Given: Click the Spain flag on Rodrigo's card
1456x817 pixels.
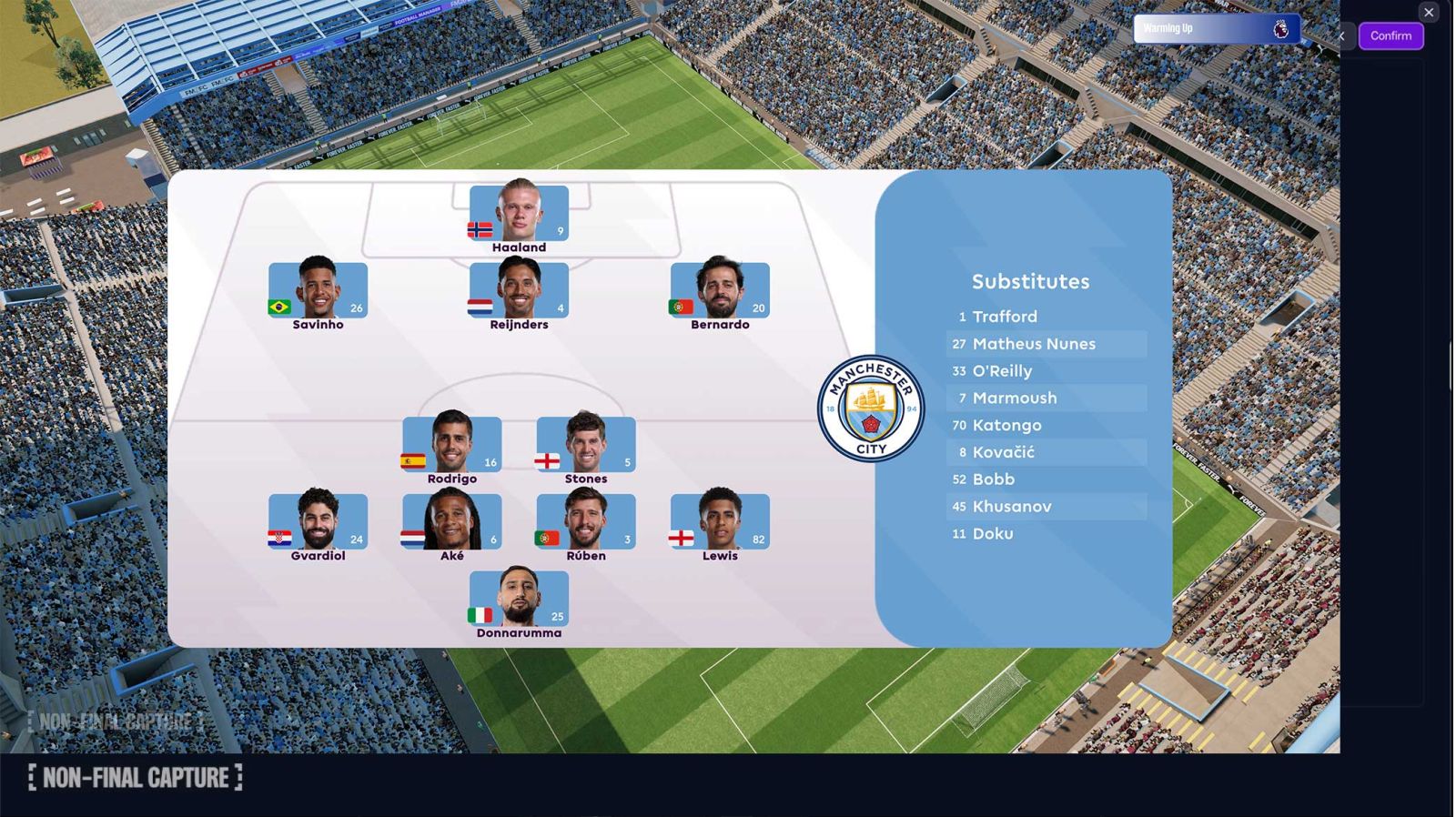Looking at the screenshot, I should (x=414, y=460).
